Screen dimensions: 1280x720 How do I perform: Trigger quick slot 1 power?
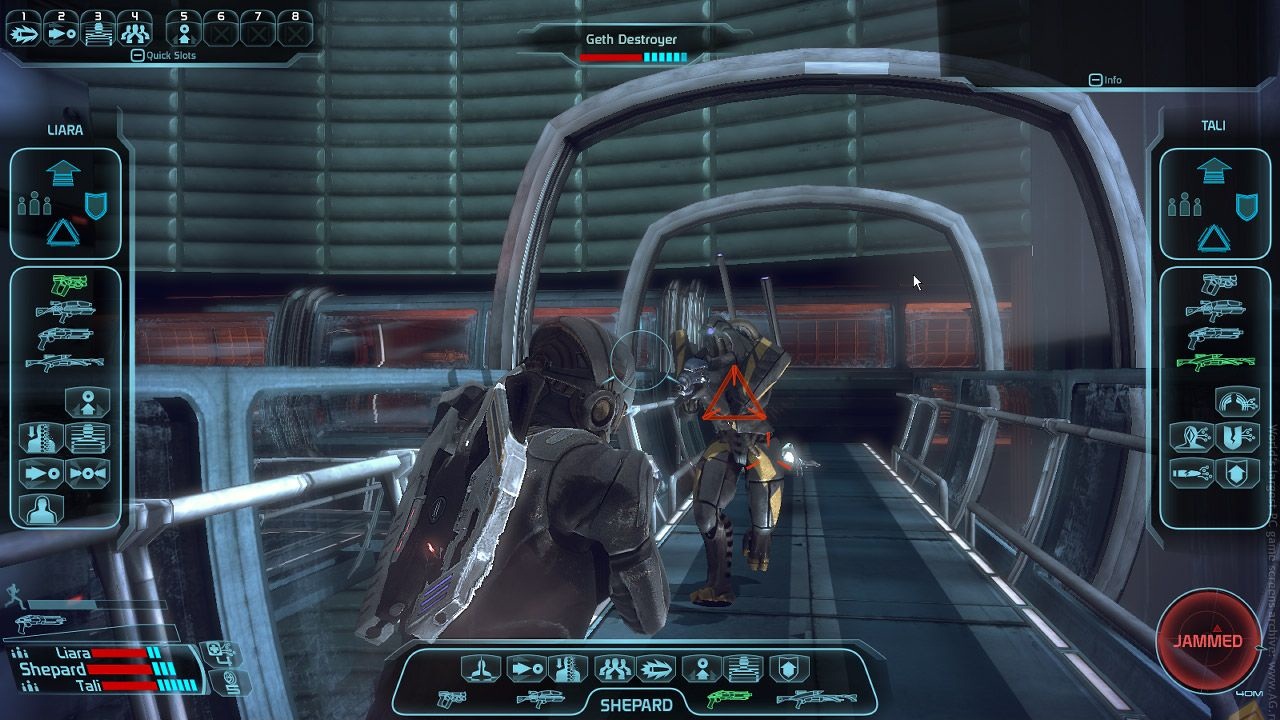point(25,32)
